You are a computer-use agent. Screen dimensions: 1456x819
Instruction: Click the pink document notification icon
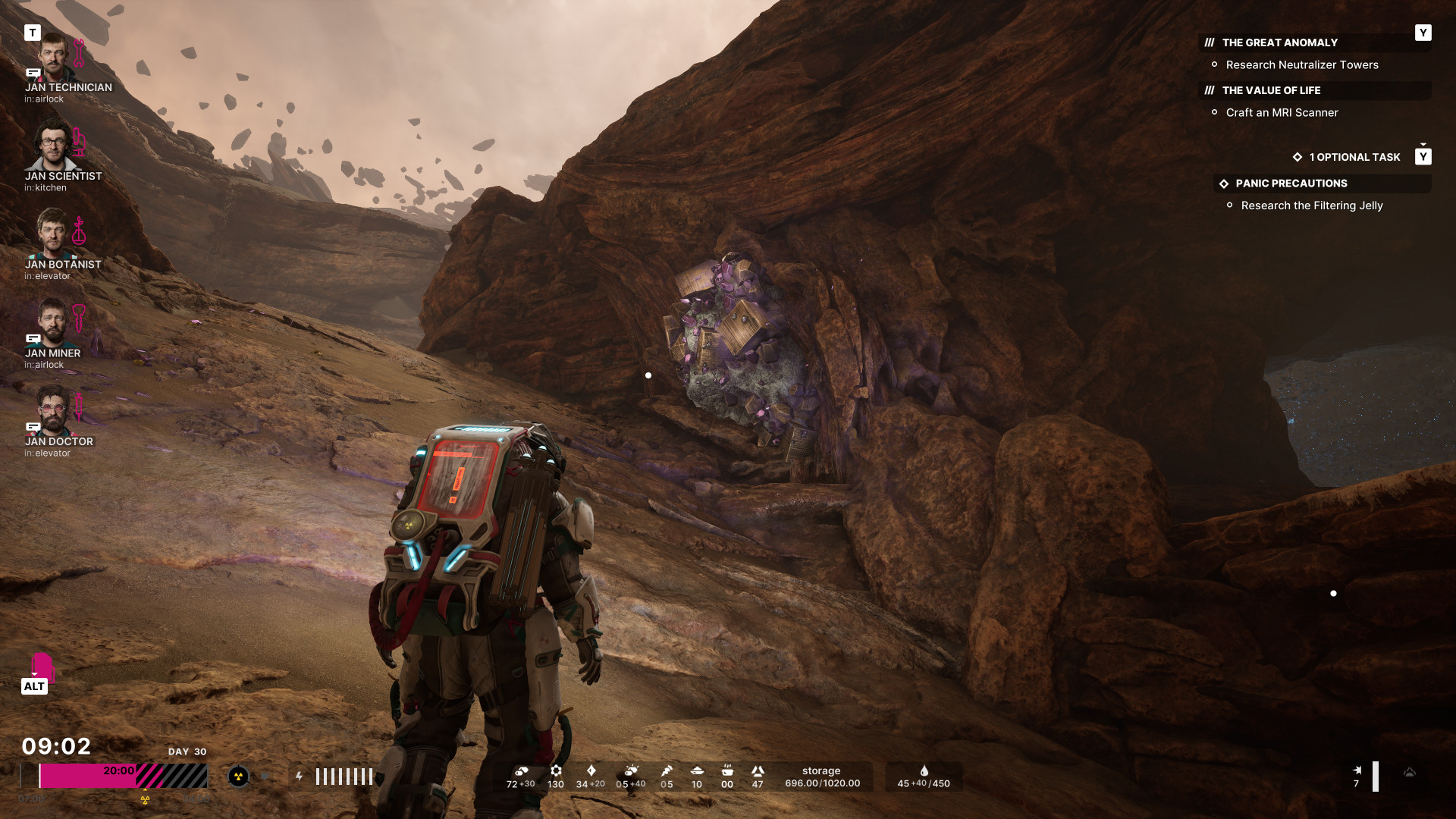42,666
